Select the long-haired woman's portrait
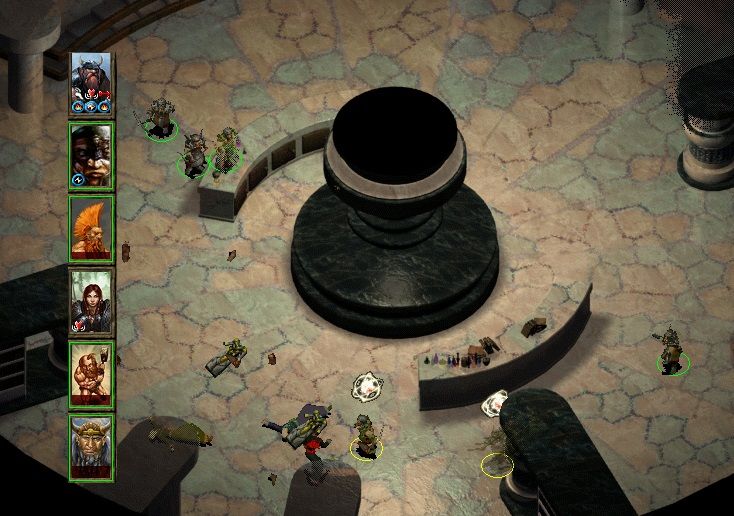Viewport: 734px width, 516px height. (x=91, y=301)
